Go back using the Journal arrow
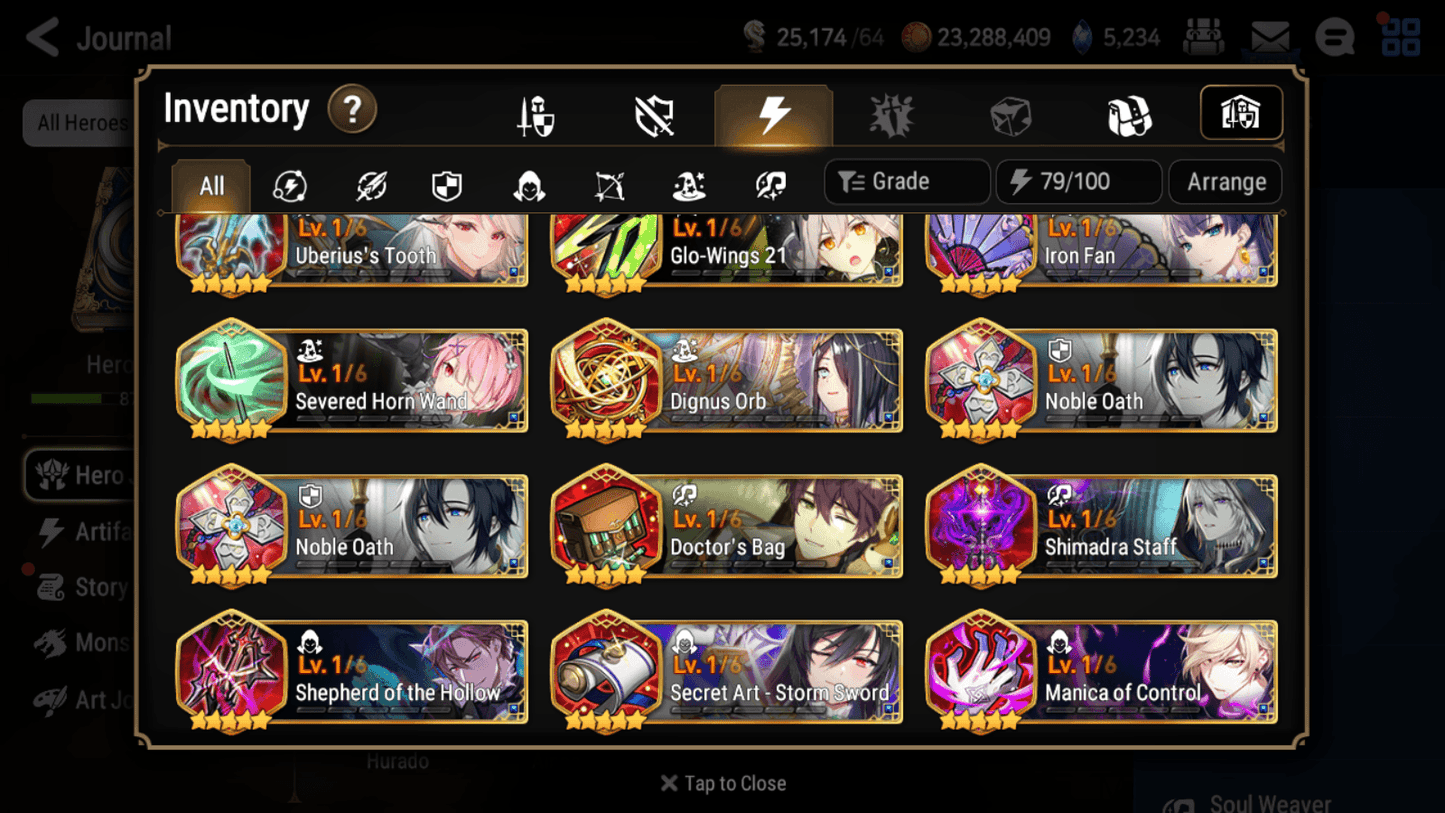1445x813 pixels. [42, 36]
